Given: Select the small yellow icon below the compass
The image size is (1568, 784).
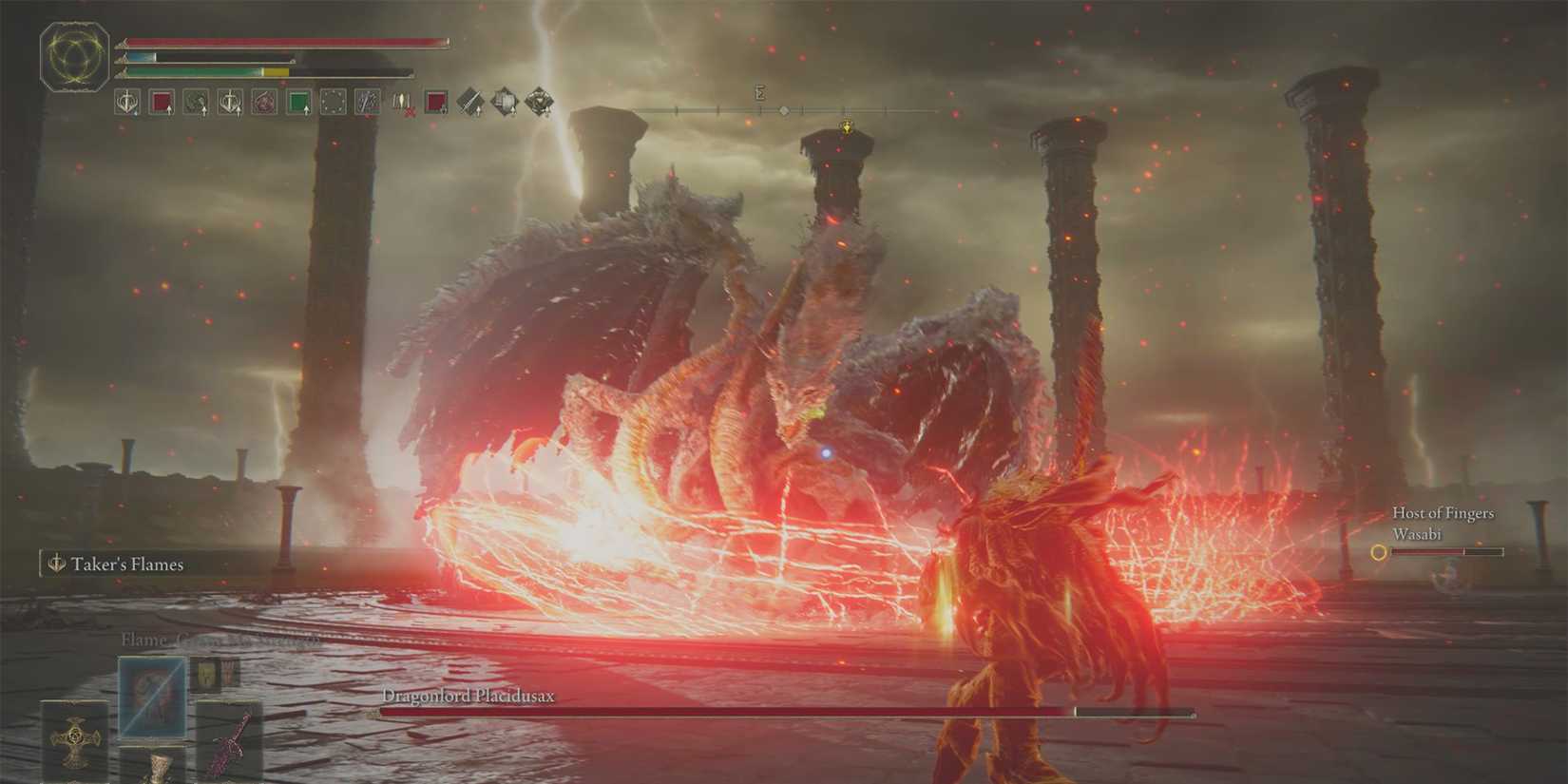Looking at the screenshot, I should [x=847, y=125].
